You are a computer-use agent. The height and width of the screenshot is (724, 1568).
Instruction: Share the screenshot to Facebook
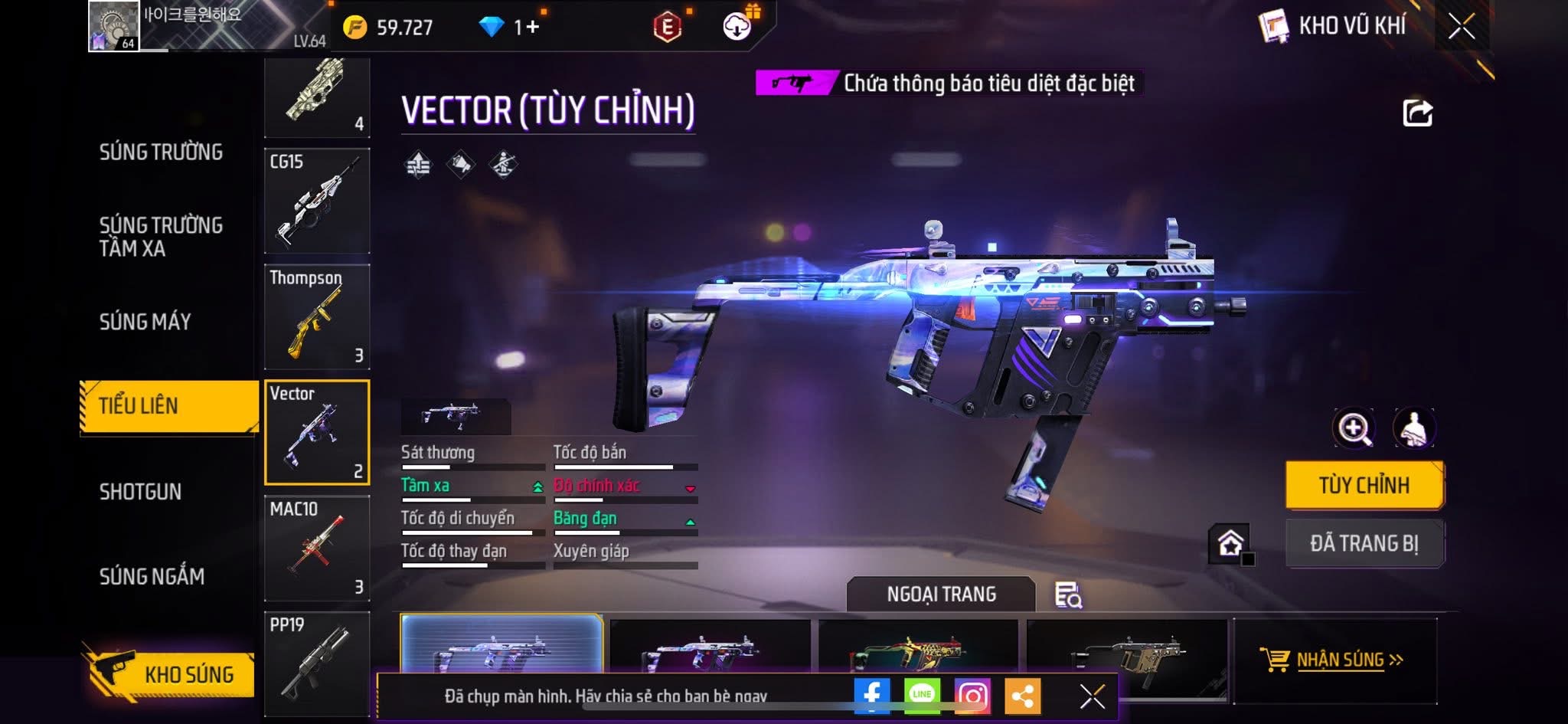tap(872, 696)
